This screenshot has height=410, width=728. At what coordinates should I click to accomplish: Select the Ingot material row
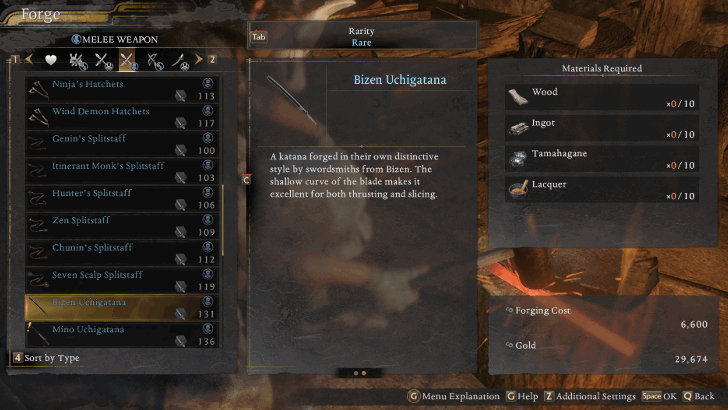pyautogui.click(x=601, y=129)
